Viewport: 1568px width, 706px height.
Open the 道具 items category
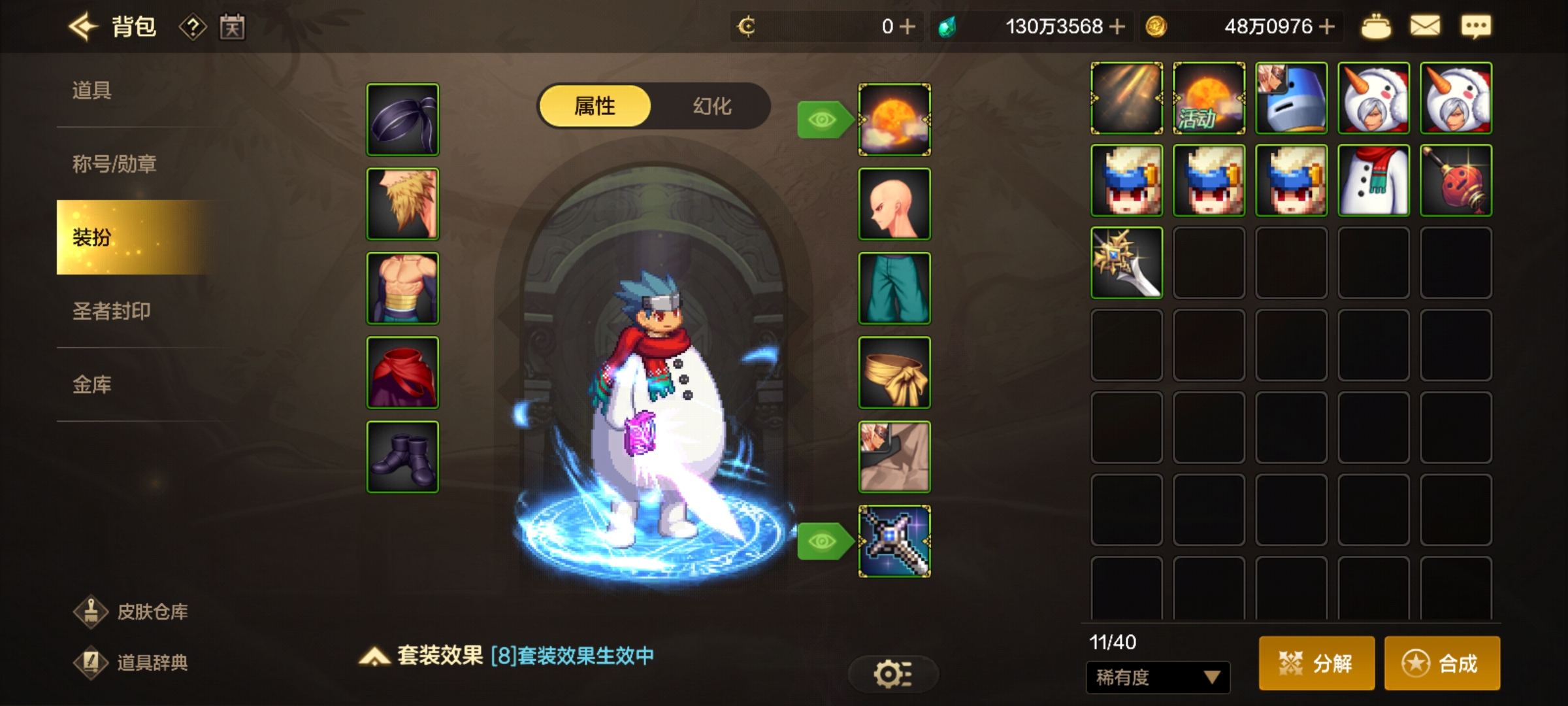(92, 90)
